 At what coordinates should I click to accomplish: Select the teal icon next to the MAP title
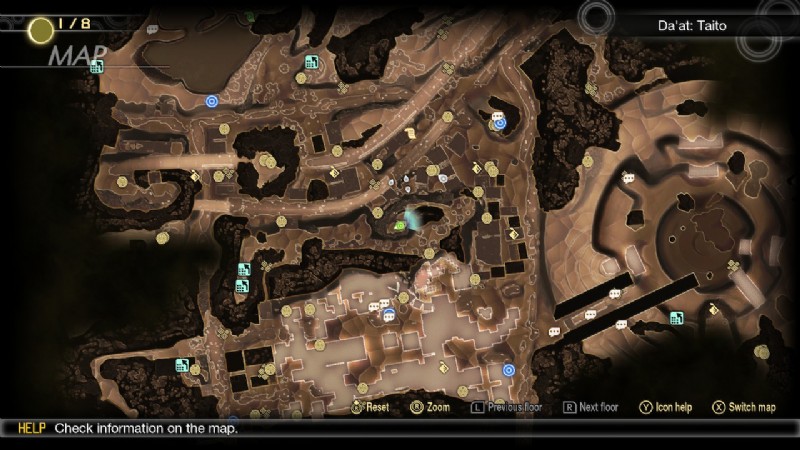click(x=97, y=67)
